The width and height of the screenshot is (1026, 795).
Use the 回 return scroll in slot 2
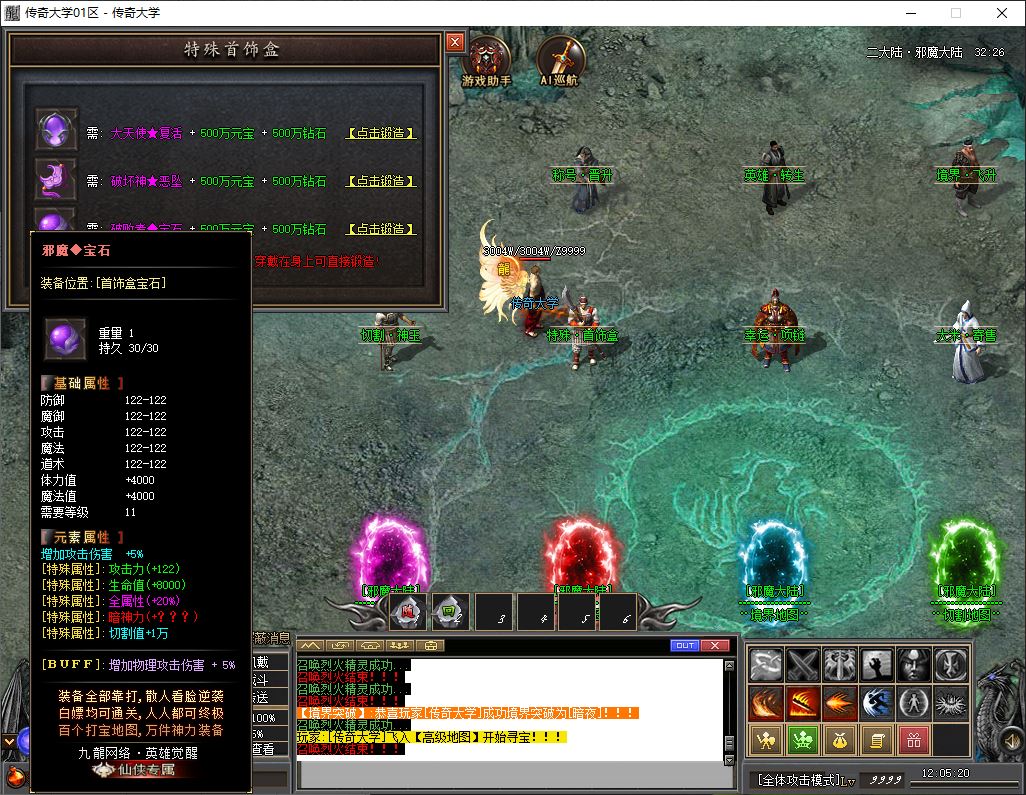[450, 612]
